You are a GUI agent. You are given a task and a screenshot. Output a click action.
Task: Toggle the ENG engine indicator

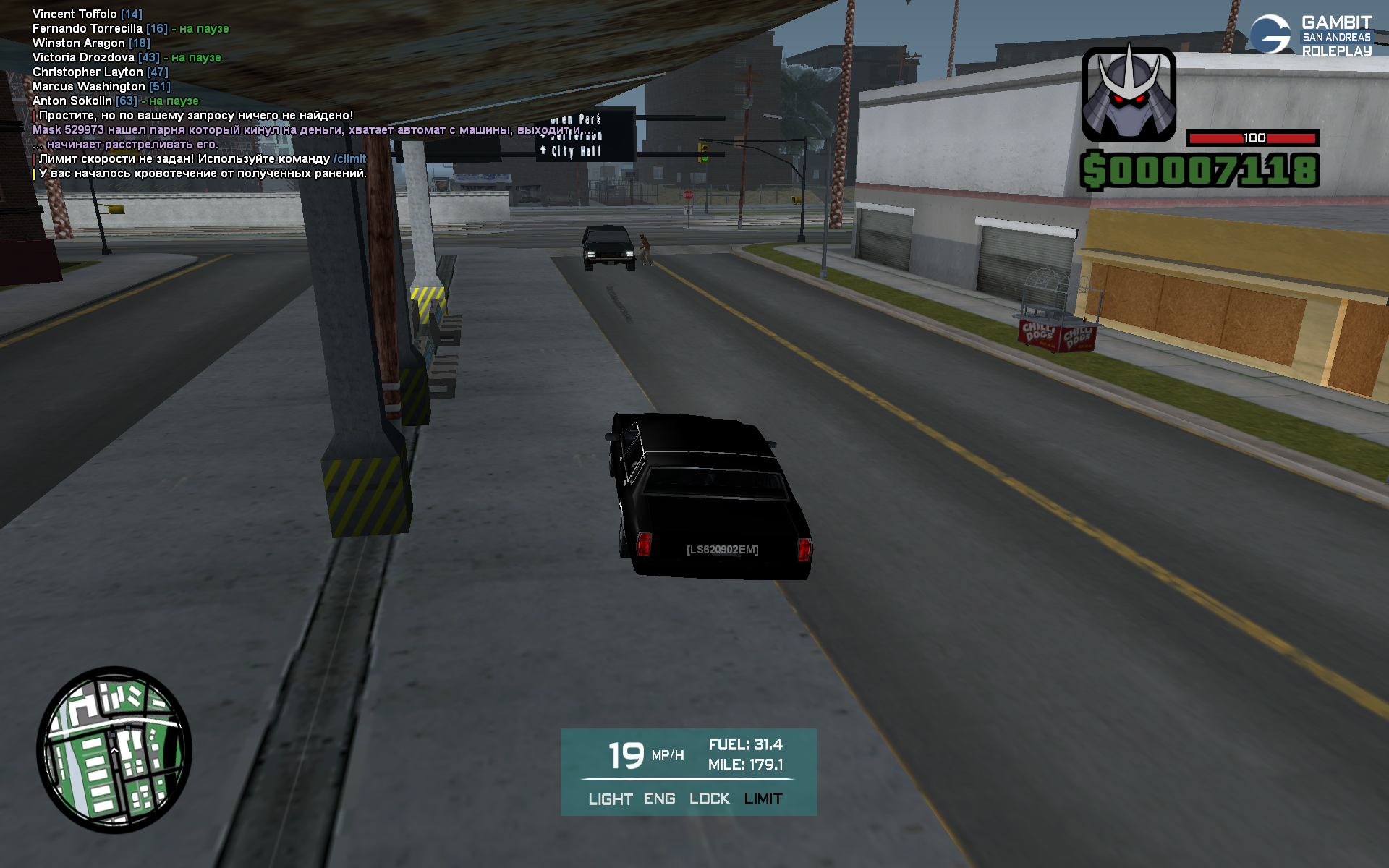point(659,799)
